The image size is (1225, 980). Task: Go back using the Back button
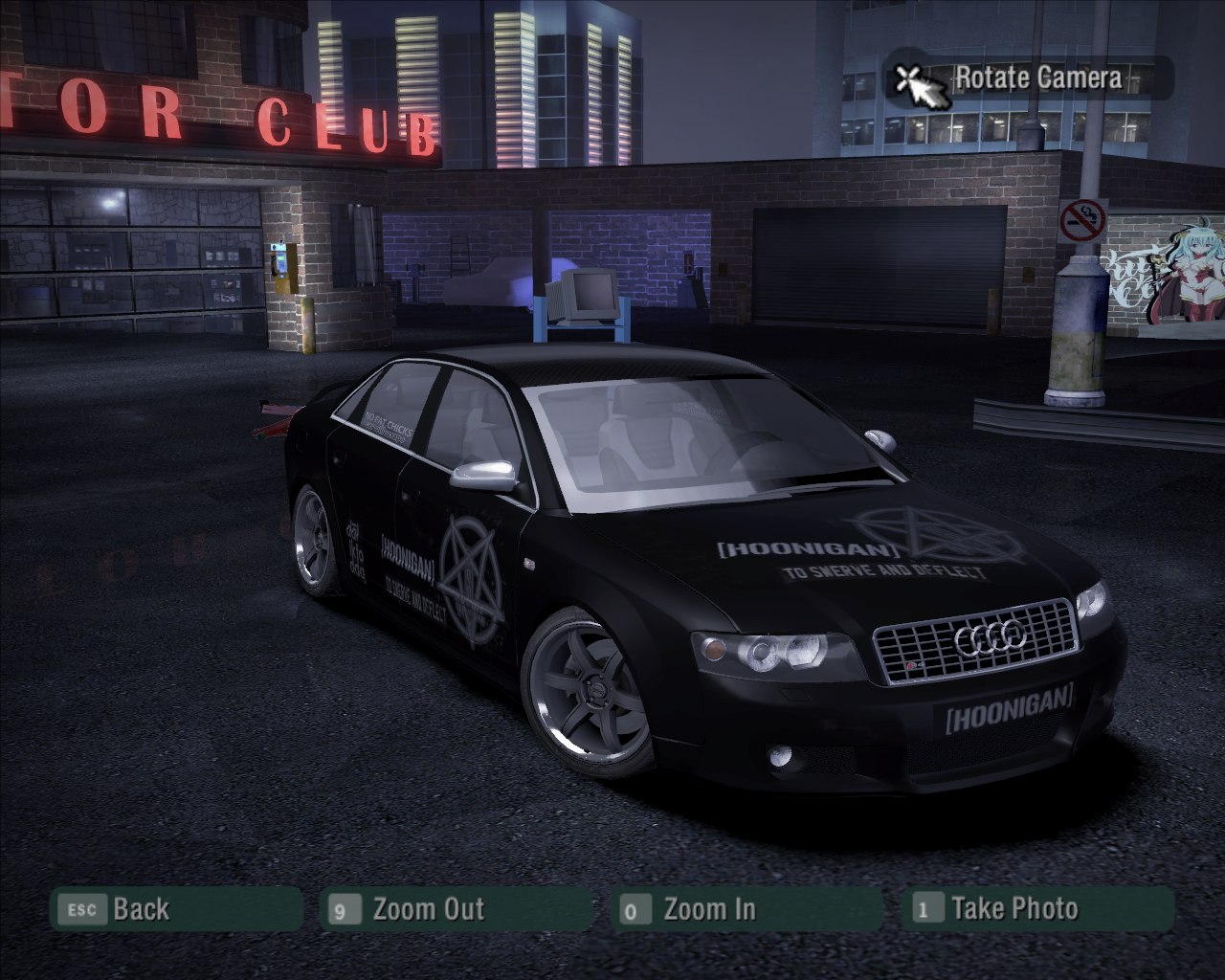pyautogui.click(x=176, y=909)
